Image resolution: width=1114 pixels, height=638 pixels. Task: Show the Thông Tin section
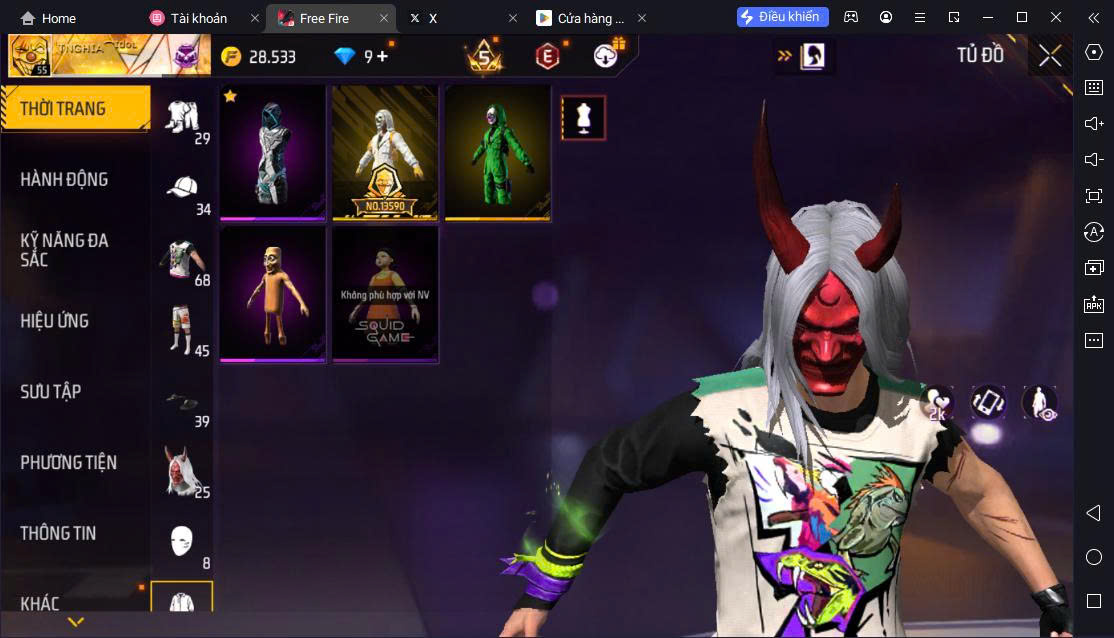(x=59, y=533)
